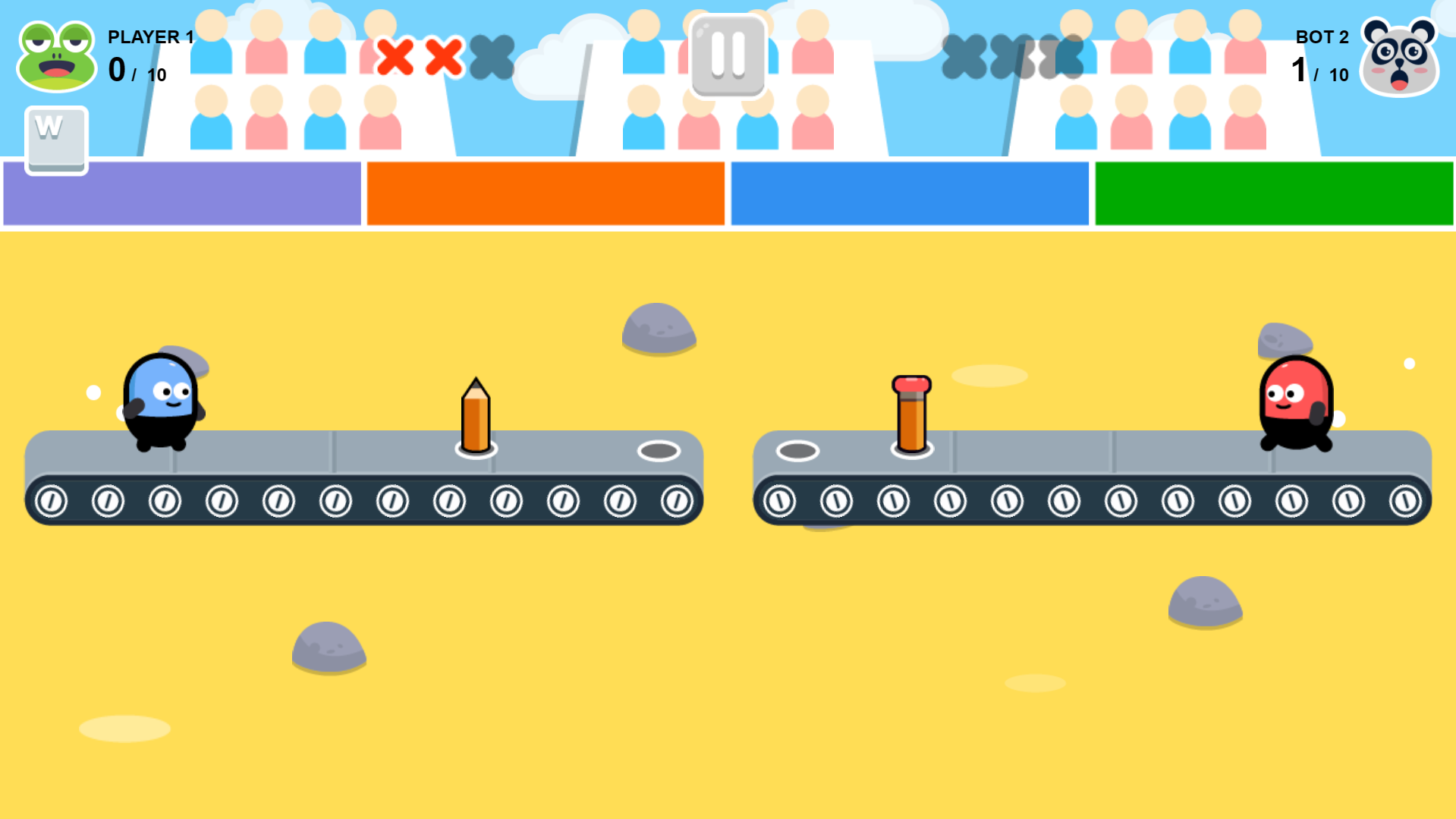Click the green progress bar segment
The image size is (1456, 819).
[1273, 194]
